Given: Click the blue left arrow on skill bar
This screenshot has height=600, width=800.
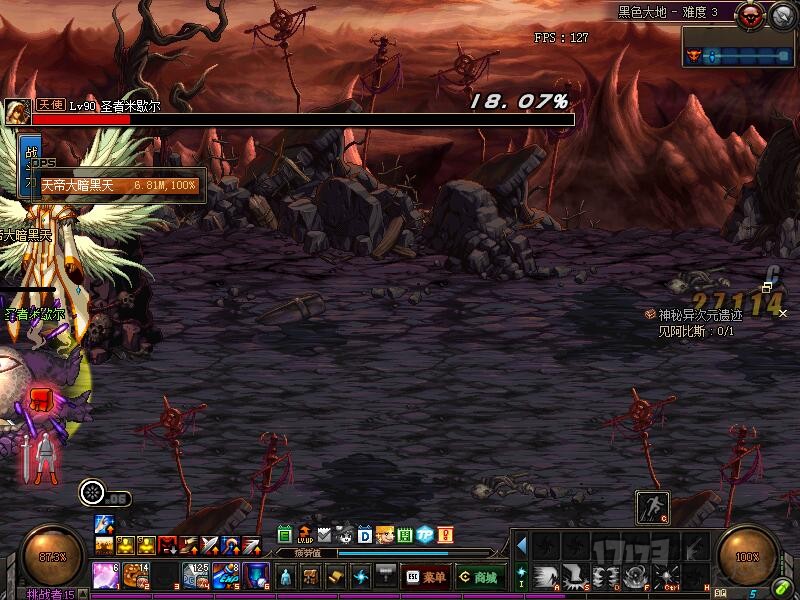Looking at the screenshot, I should pos(521,545).
